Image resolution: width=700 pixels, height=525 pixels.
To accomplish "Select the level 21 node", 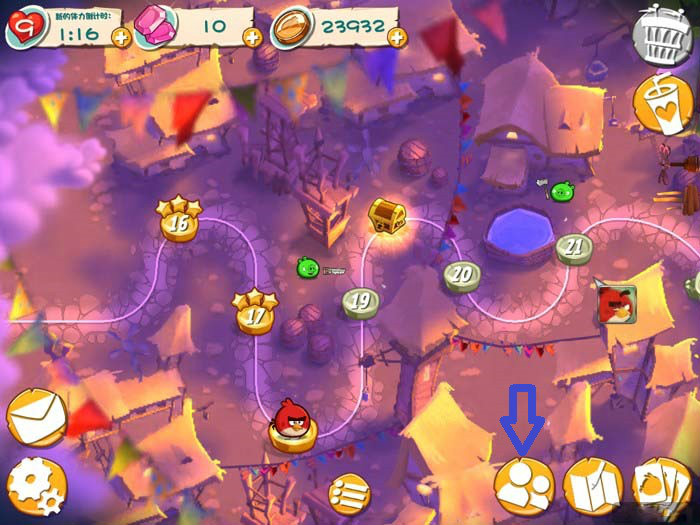I will (574, 247).
